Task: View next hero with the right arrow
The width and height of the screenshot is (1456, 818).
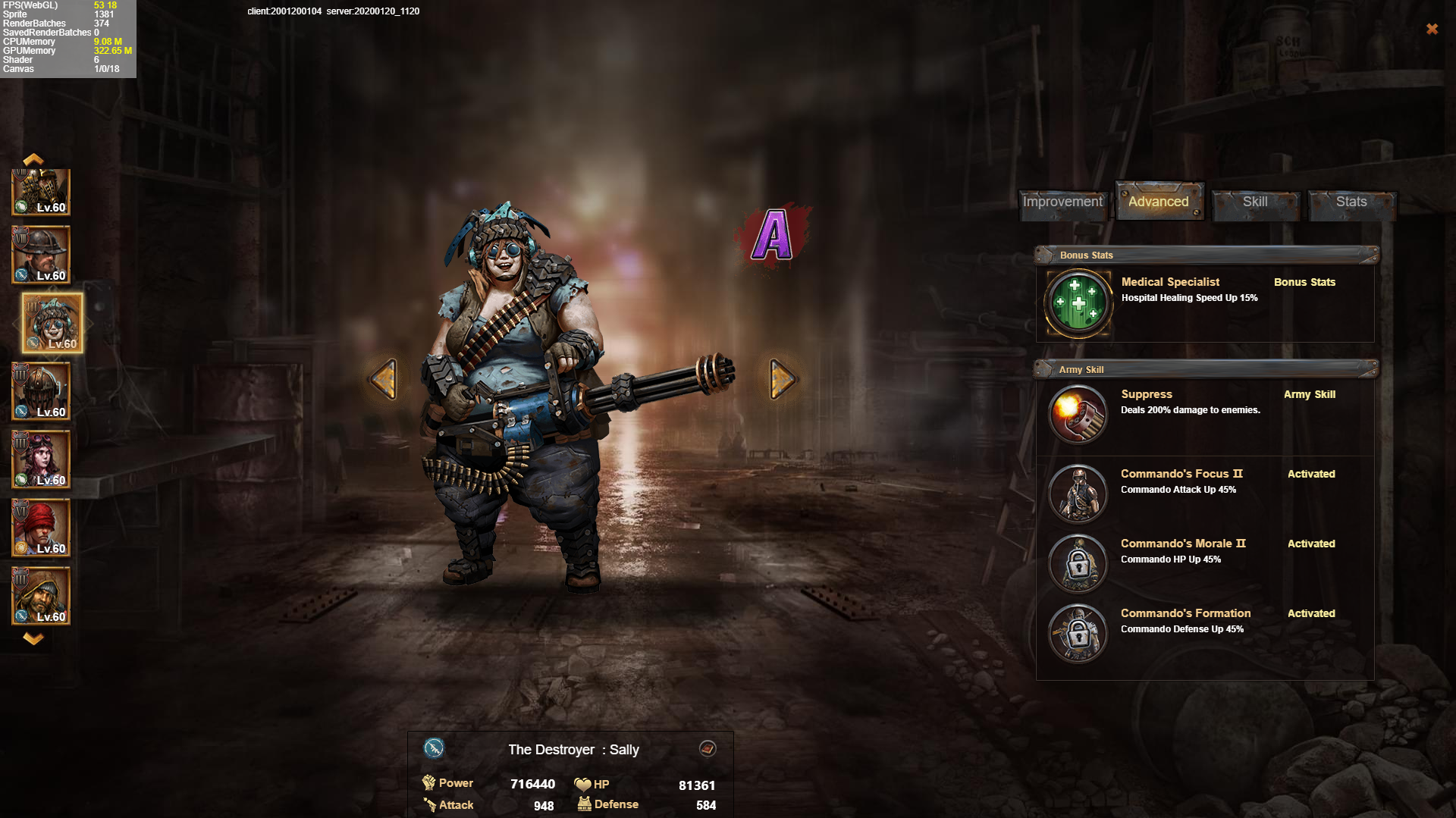Action: 782,378
